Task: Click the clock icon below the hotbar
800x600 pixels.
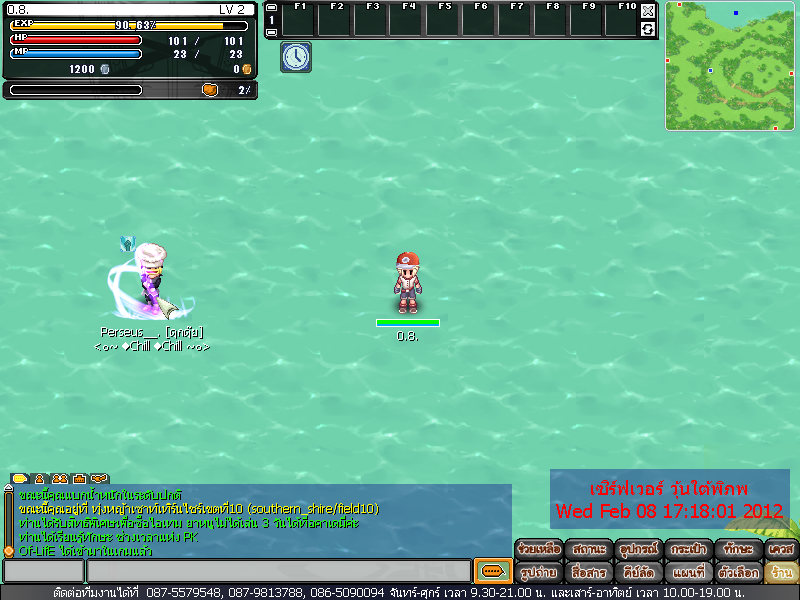Action: coord(296,57)
